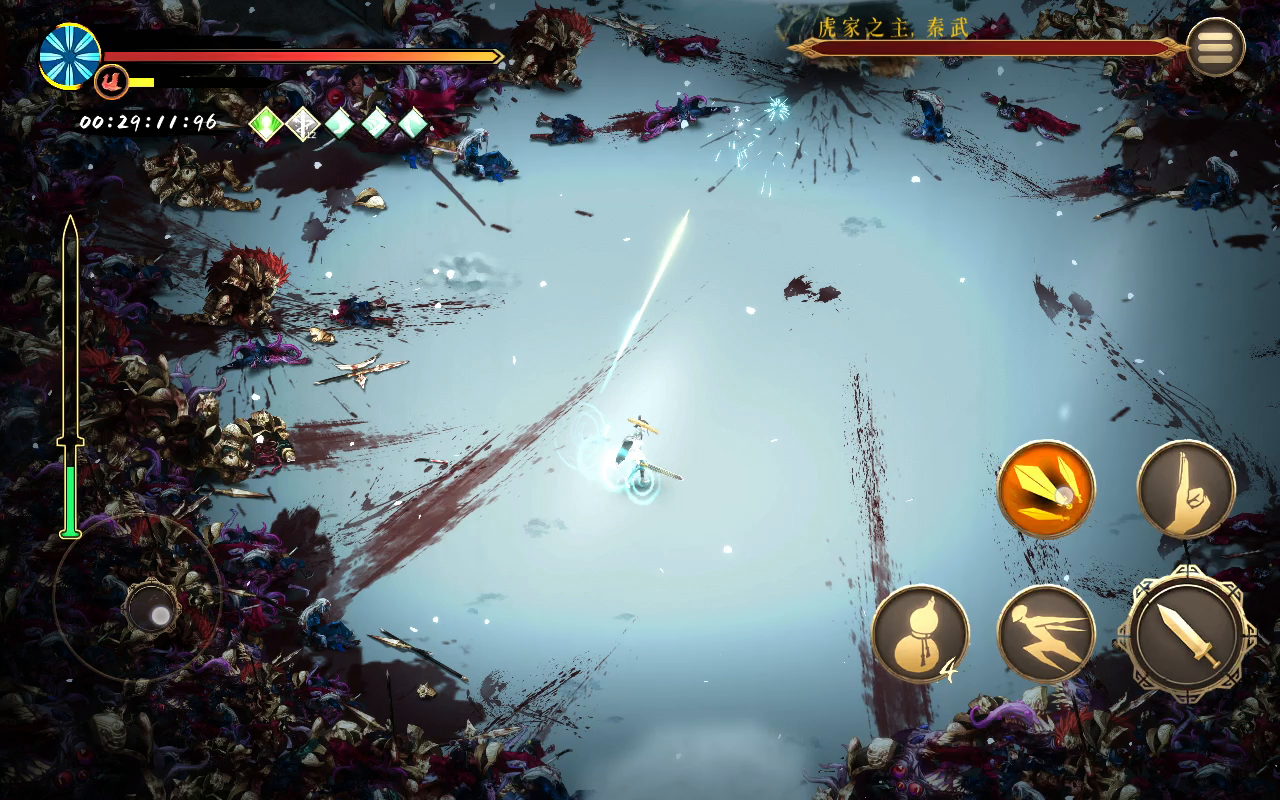Activate the dash skill
Image resolution: width=1280 pixels, height=800 pixels.
click(1046, 634)
